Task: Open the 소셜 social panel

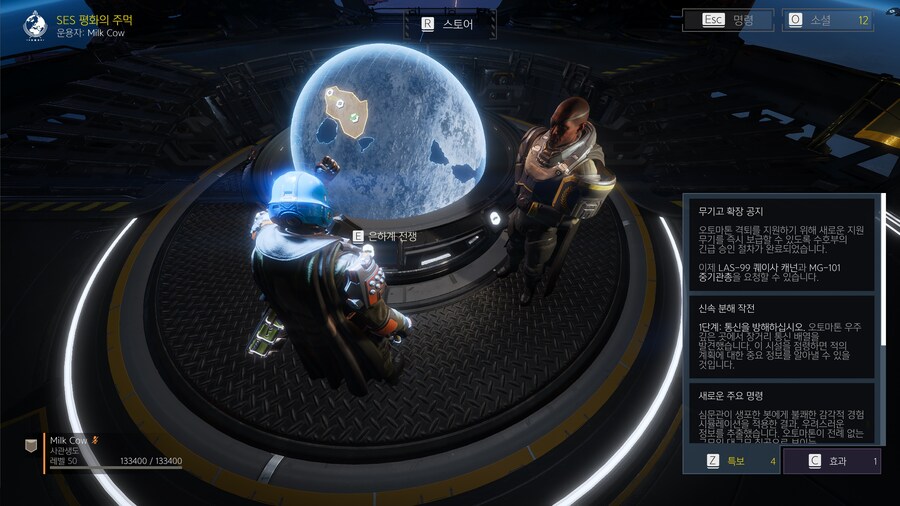Action: pos(827,20)
